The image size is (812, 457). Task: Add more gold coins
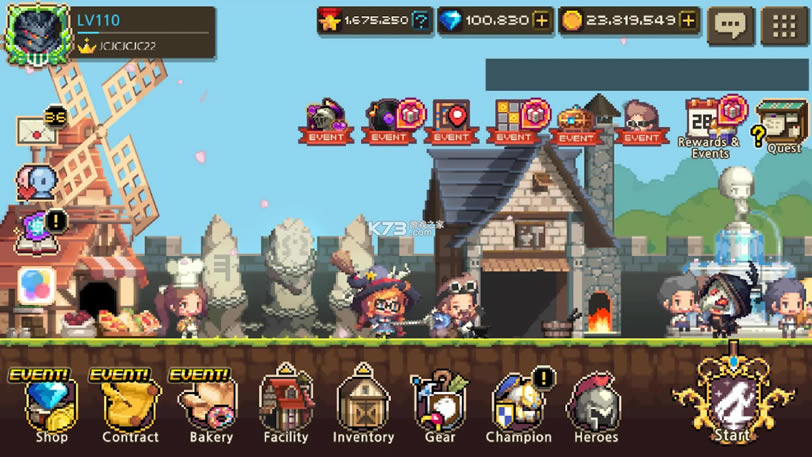coord(688,21)
